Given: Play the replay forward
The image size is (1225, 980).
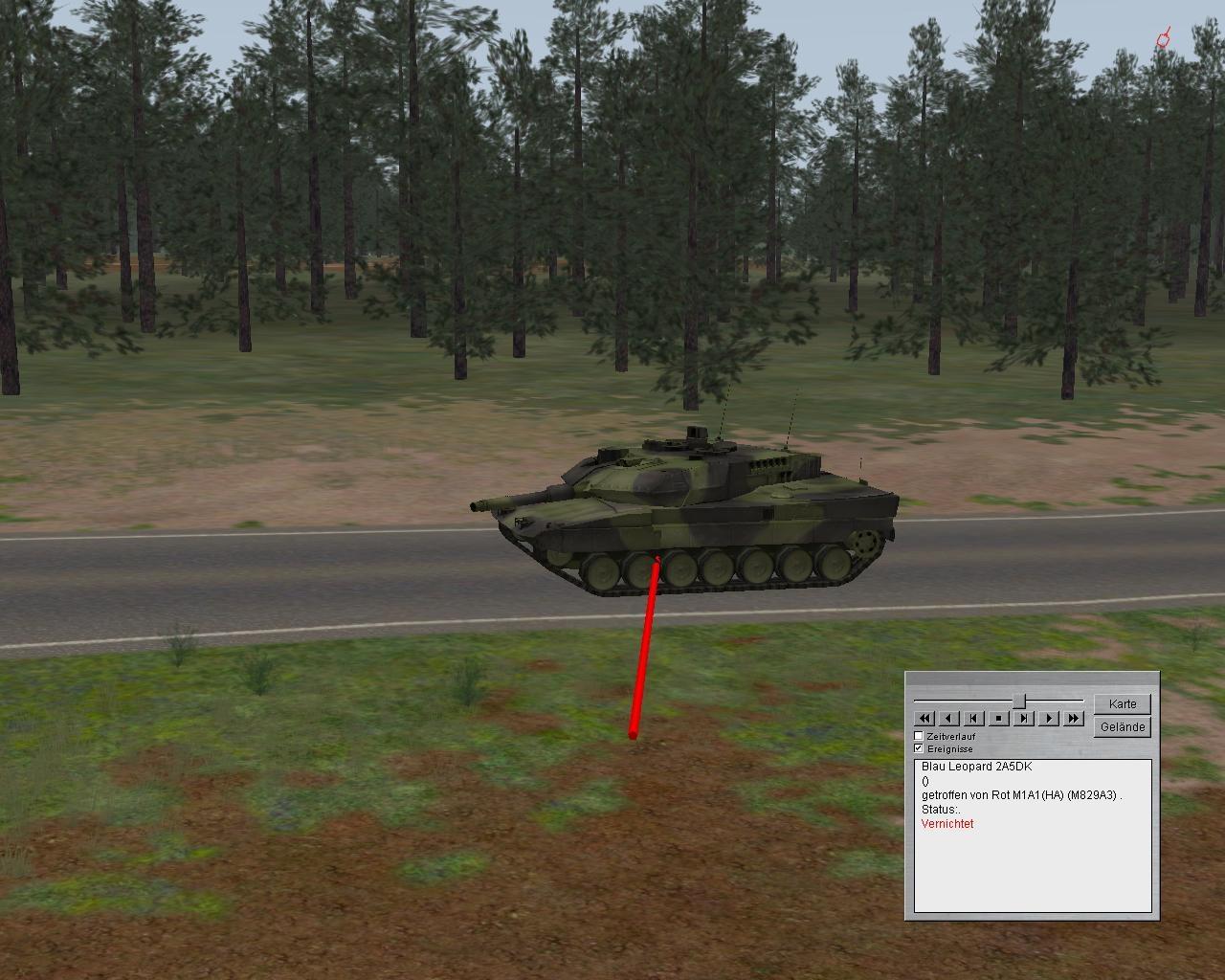Looking at the screenshot, I should tap(1049, 718).
